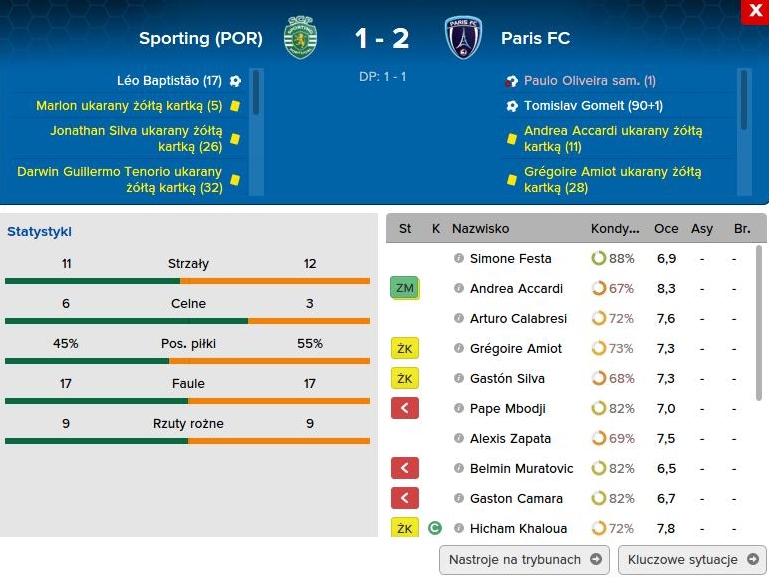The height and width of the screenshot is (577, 769).
Task: Open Léo Baptistão goal event
Action: click(169, 81)
